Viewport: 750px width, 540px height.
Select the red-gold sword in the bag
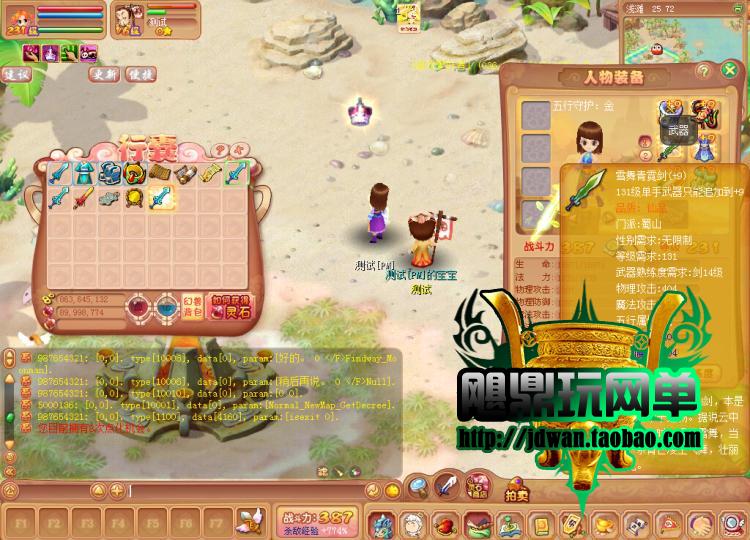click(x=83, y=197)
